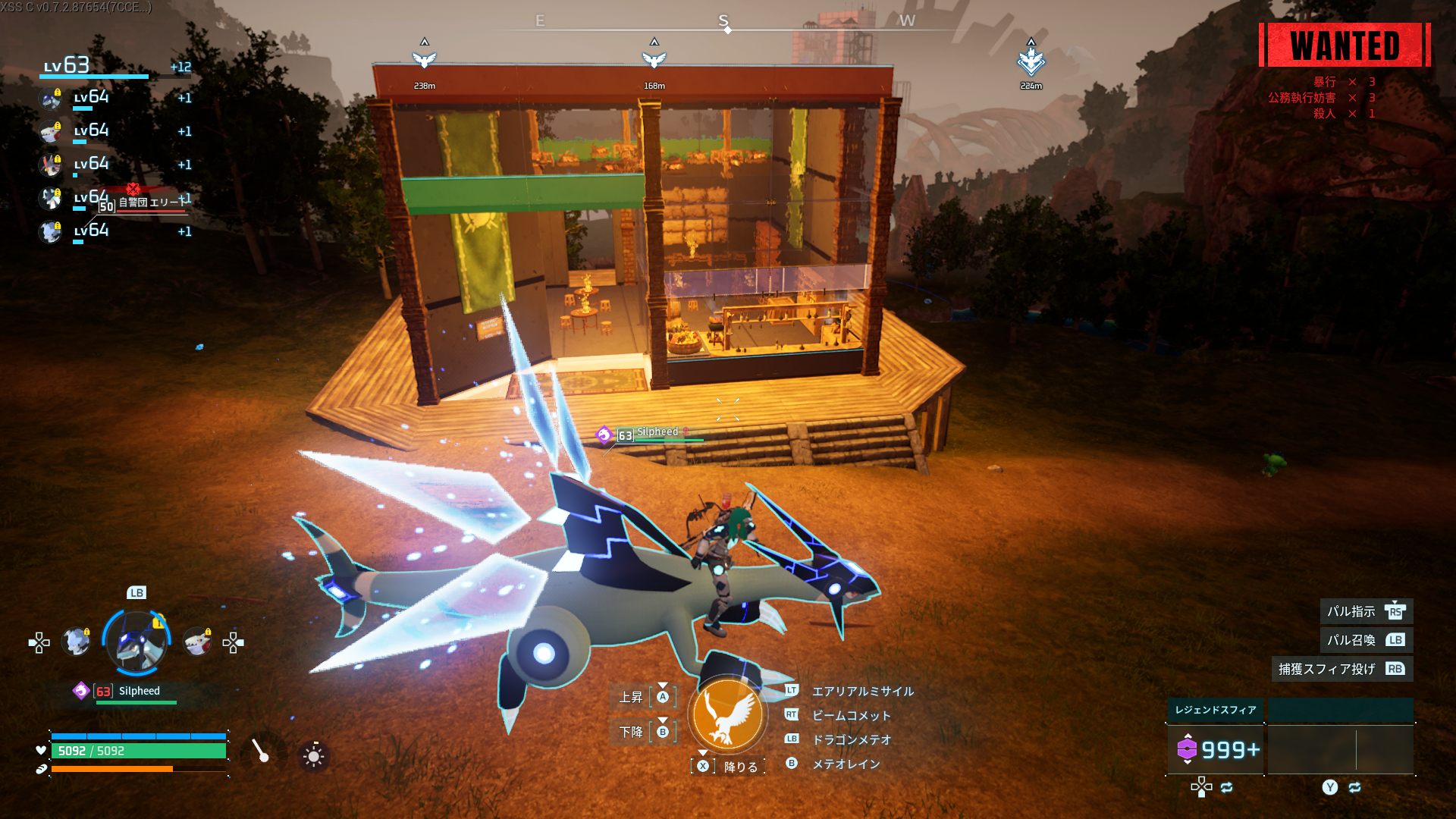Image resolution: width=1456 pixels, height=819 pixels.
Task: Choose the pal portrait left of Silpheed
Action: tap(76, 642)
